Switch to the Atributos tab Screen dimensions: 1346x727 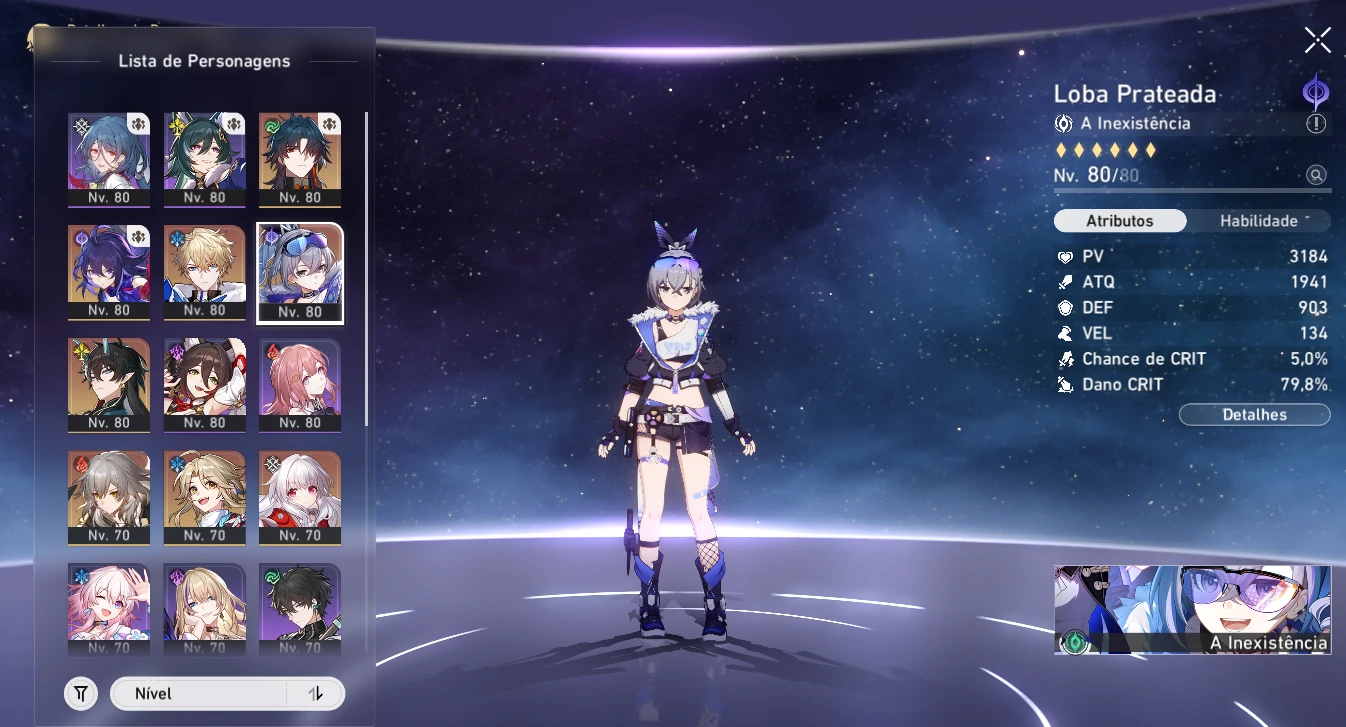[x=1120, y=221]
